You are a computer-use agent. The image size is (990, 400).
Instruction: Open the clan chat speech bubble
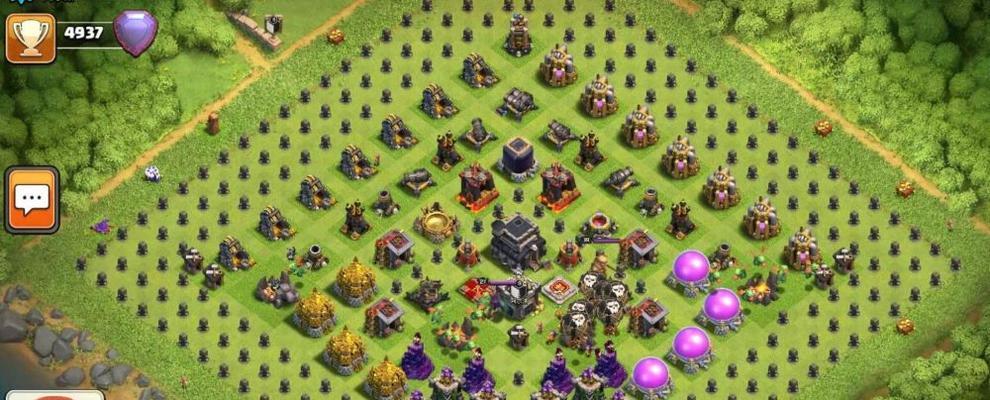coord(31,199)
